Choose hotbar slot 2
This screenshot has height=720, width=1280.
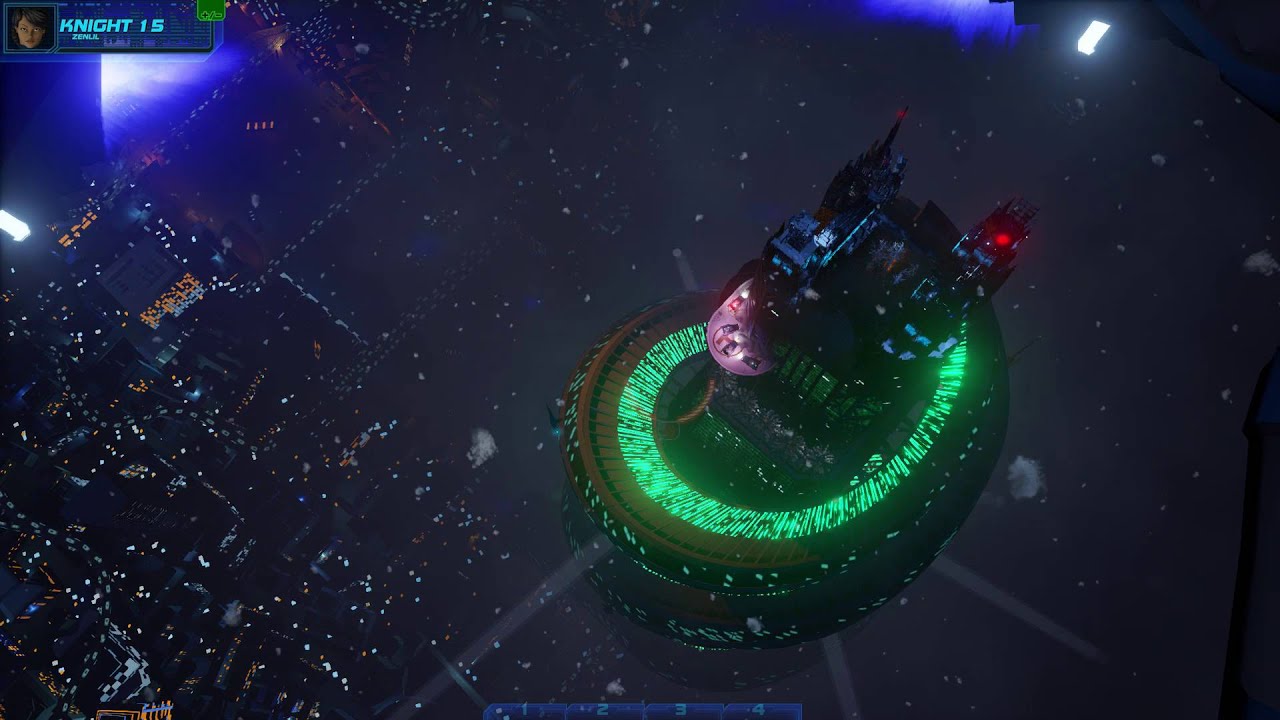coord(603,711)
